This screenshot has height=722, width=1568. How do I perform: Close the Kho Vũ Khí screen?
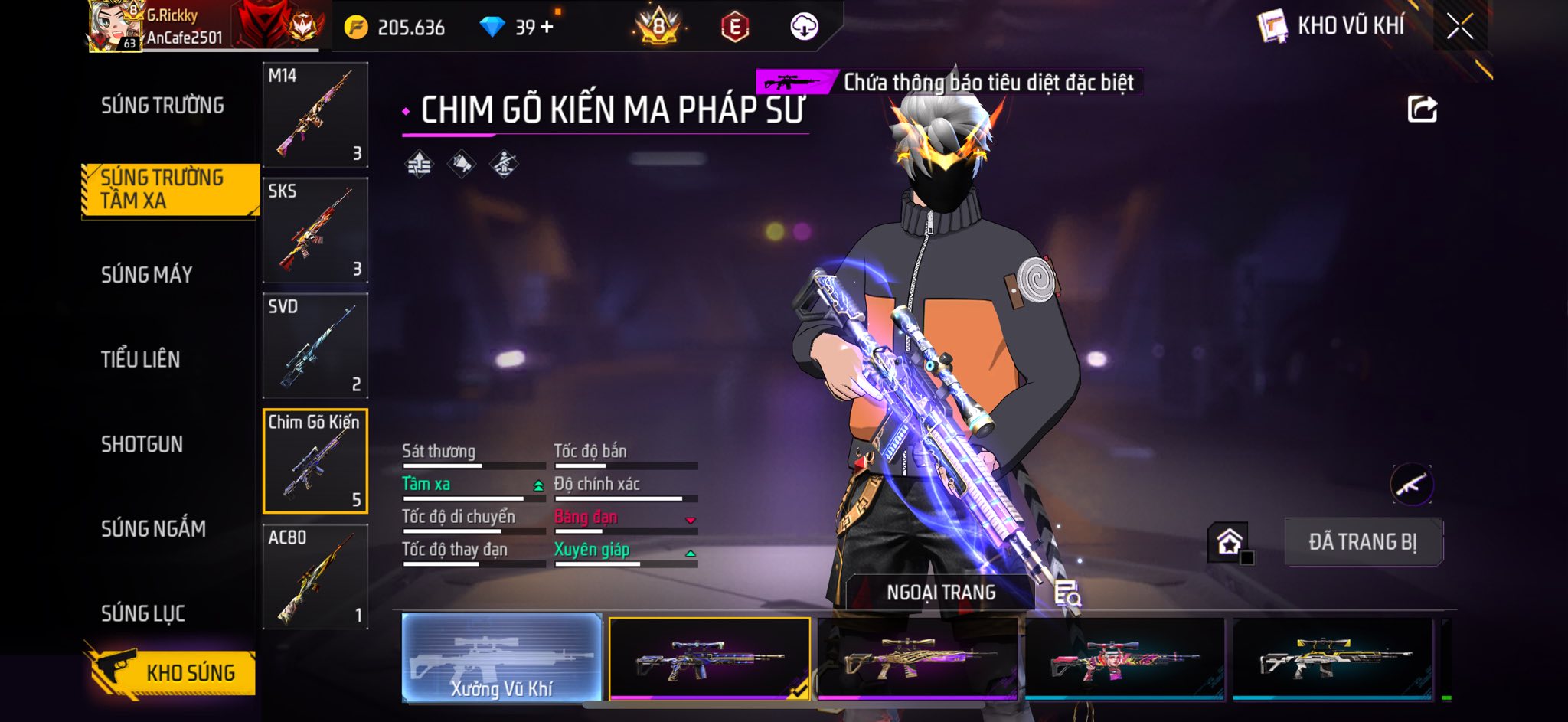(x=1459, y=28)
